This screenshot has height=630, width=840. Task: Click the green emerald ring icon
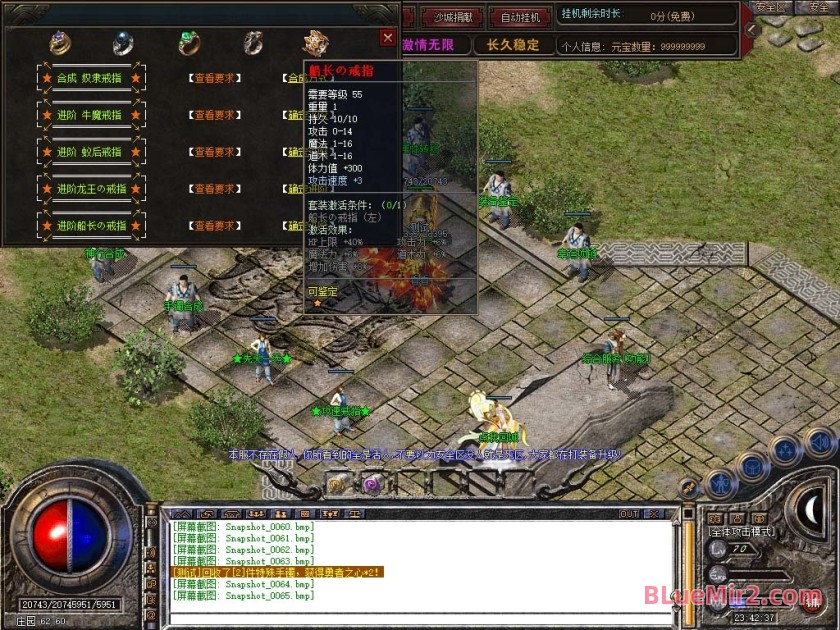click(188, 43)
